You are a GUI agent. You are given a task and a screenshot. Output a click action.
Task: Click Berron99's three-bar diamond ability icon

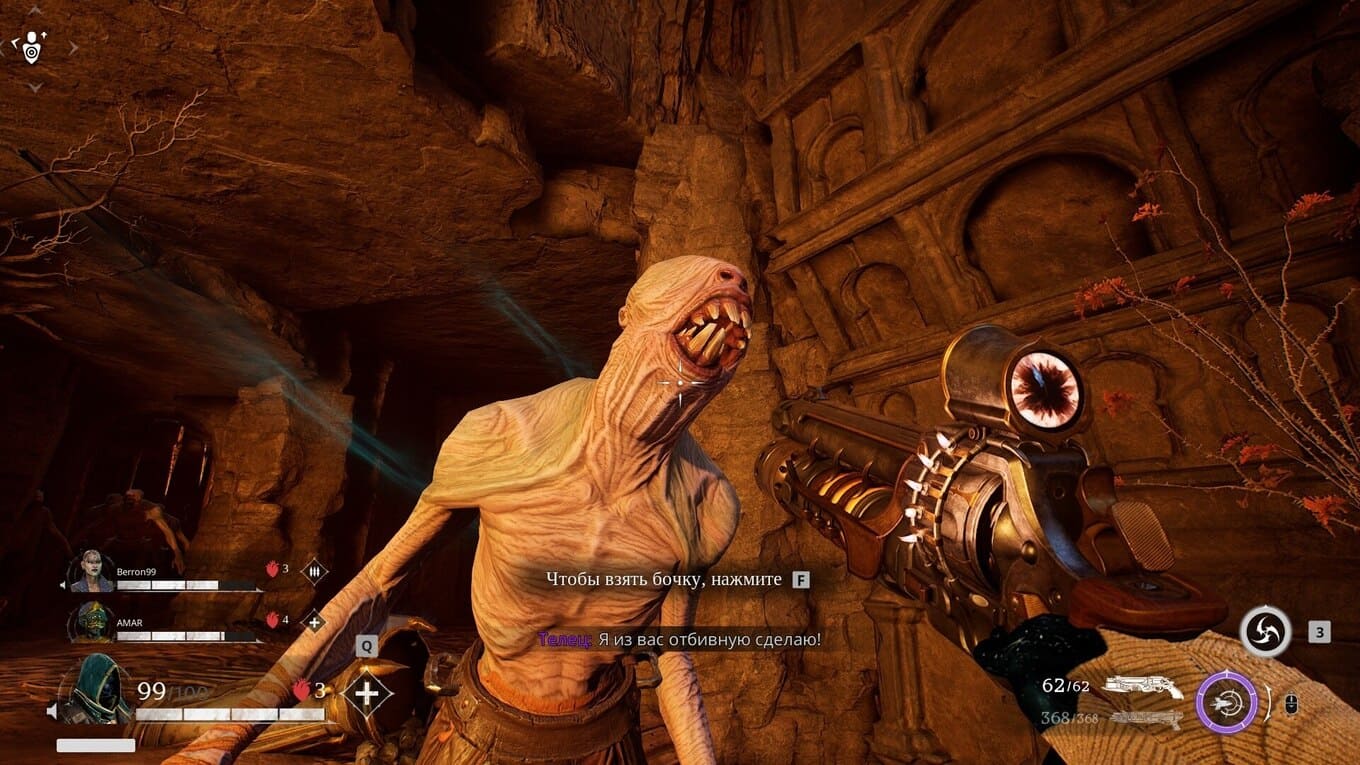(x=314, y=571)
